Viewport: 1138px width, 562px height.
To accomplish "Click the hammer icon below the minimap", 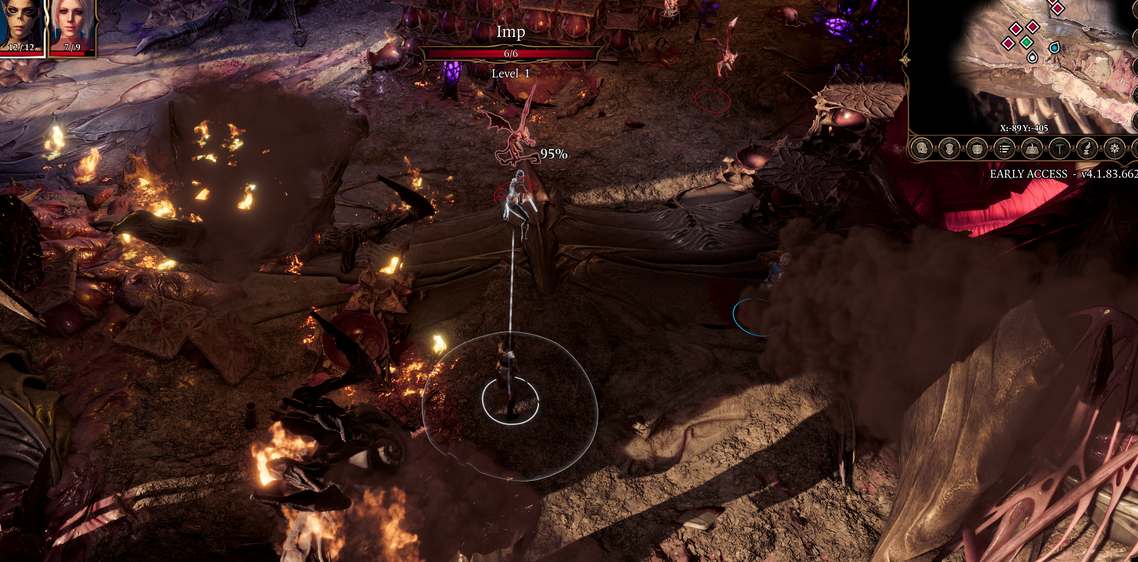I will [x=1059, y=149].
